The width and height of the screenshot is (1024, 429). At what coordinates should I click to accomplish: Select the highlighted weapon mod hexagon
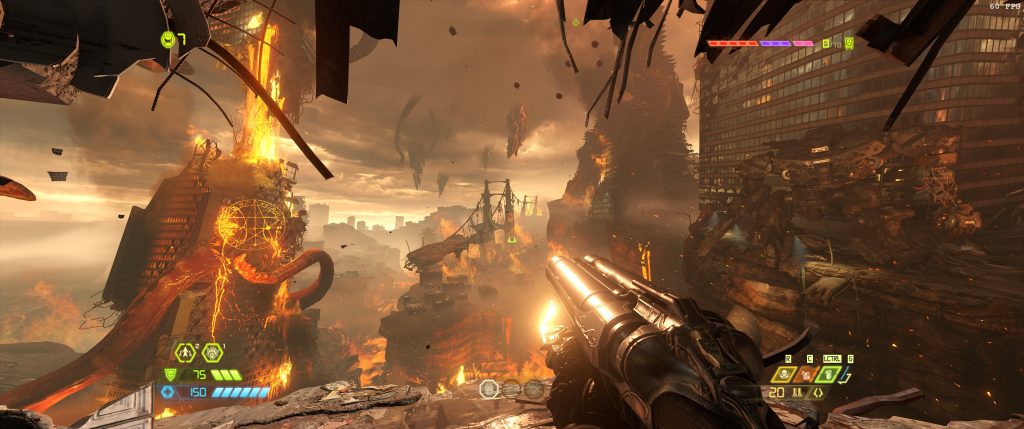point(489,389)
